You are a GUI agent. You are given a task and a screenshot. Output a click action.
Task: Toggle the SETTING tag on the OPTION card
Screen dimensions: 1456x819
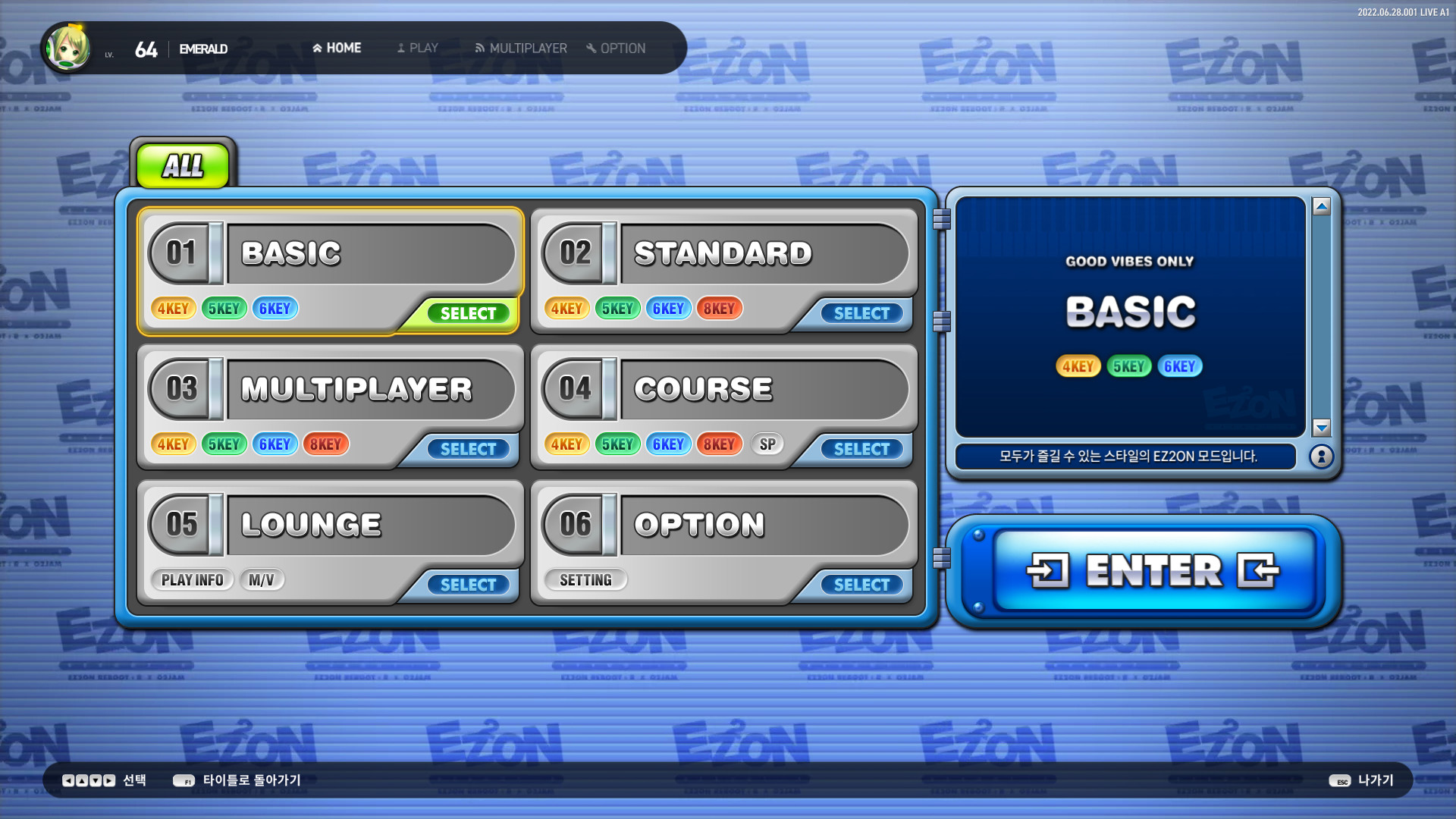(x=586, y=579)
